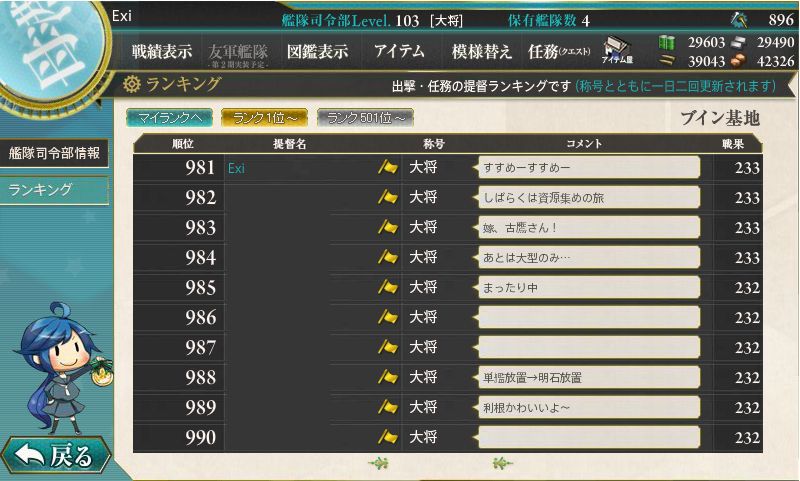Open 艦隊司令部情報 in sidebar
This screenshot has height=481, width=800.
tap(54, 153)
